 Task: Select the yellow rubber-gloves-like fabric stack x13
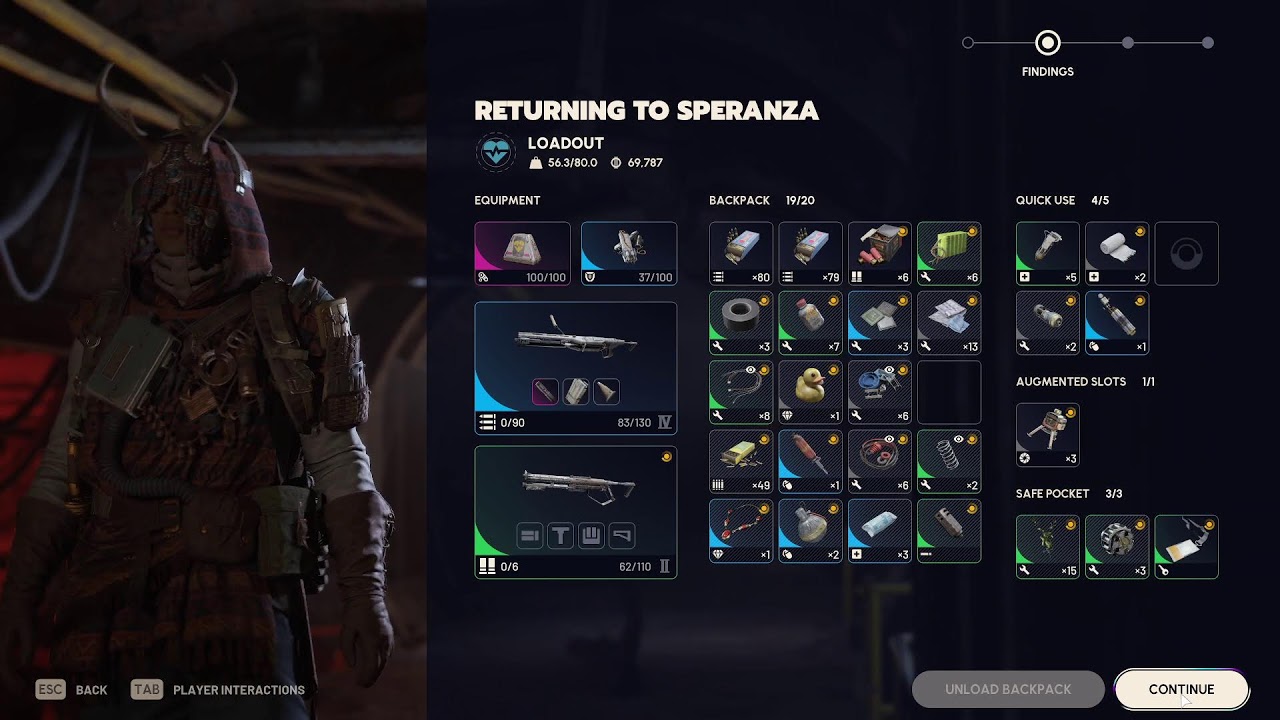(949, 323)
